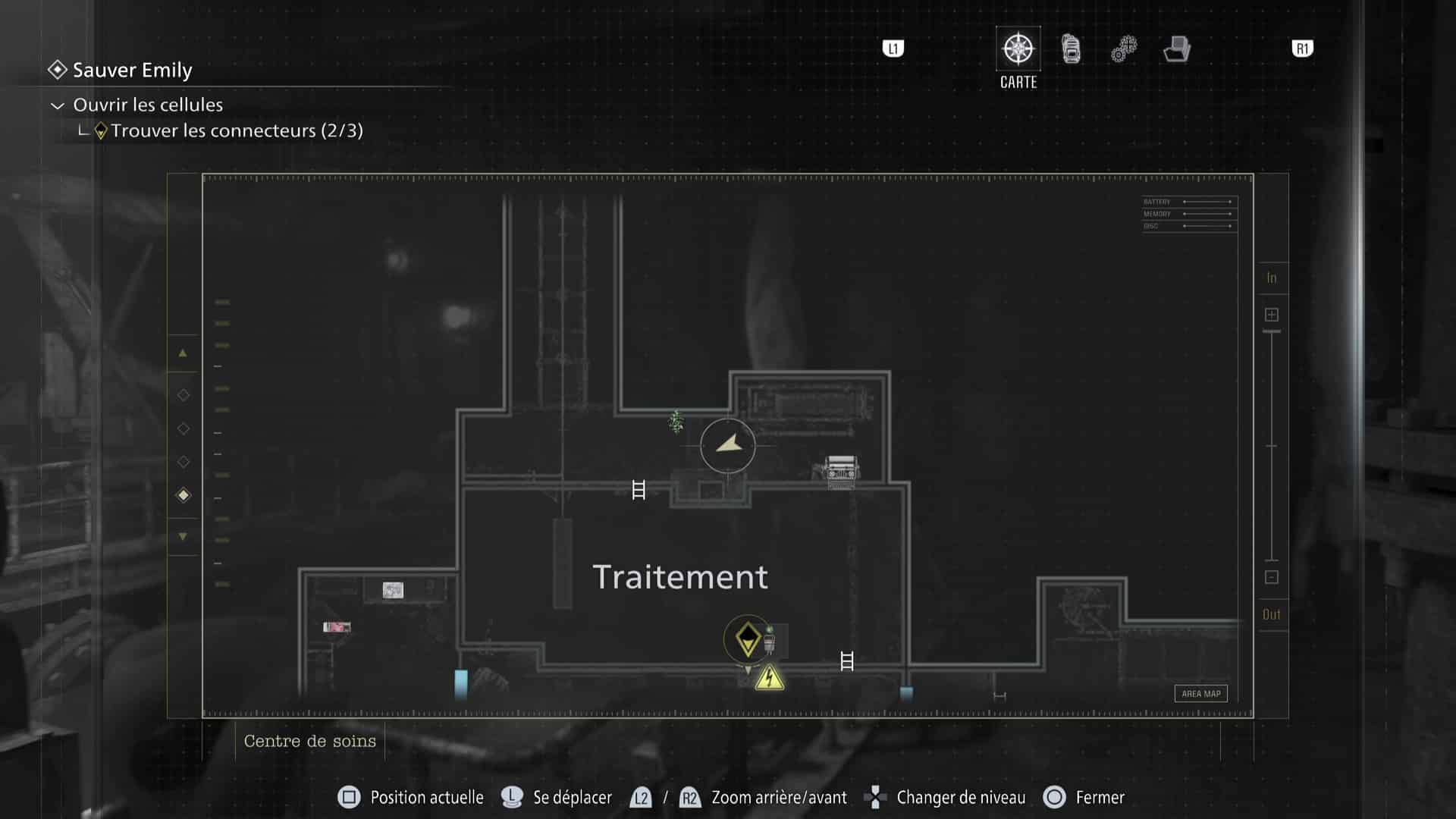Open the crafting gears icon
The image size is (1456, 819).
pos(1122,48)
